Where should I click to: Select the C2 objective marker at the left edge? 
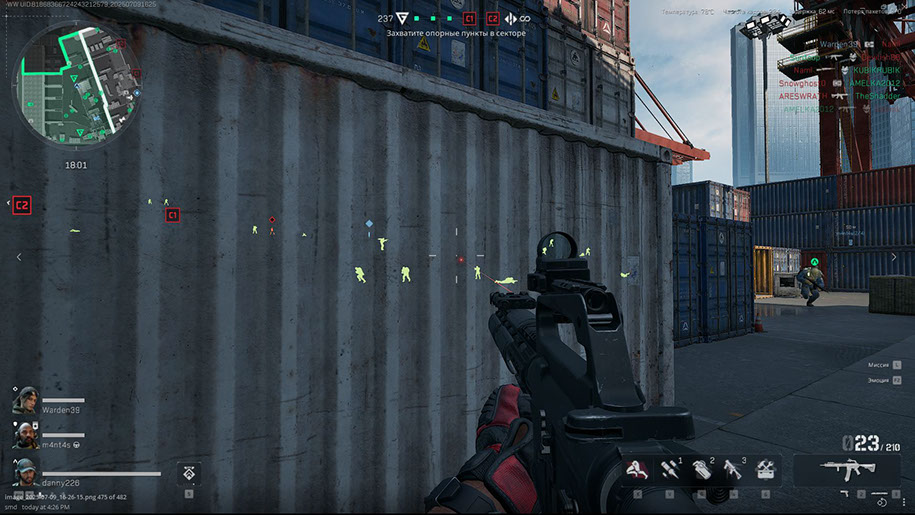click(x=22, y=205)
